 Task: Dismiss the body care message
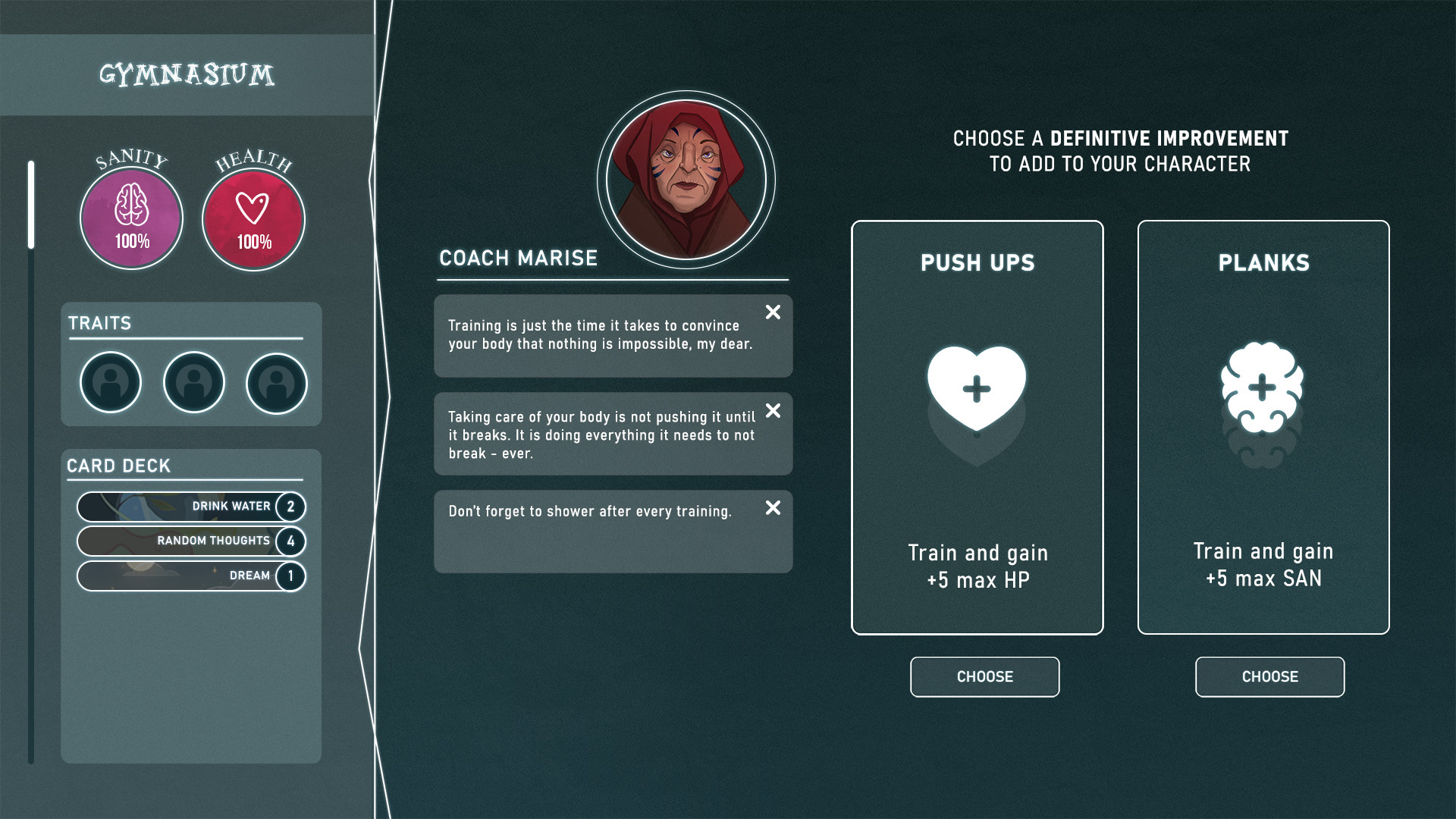point(773,411)
